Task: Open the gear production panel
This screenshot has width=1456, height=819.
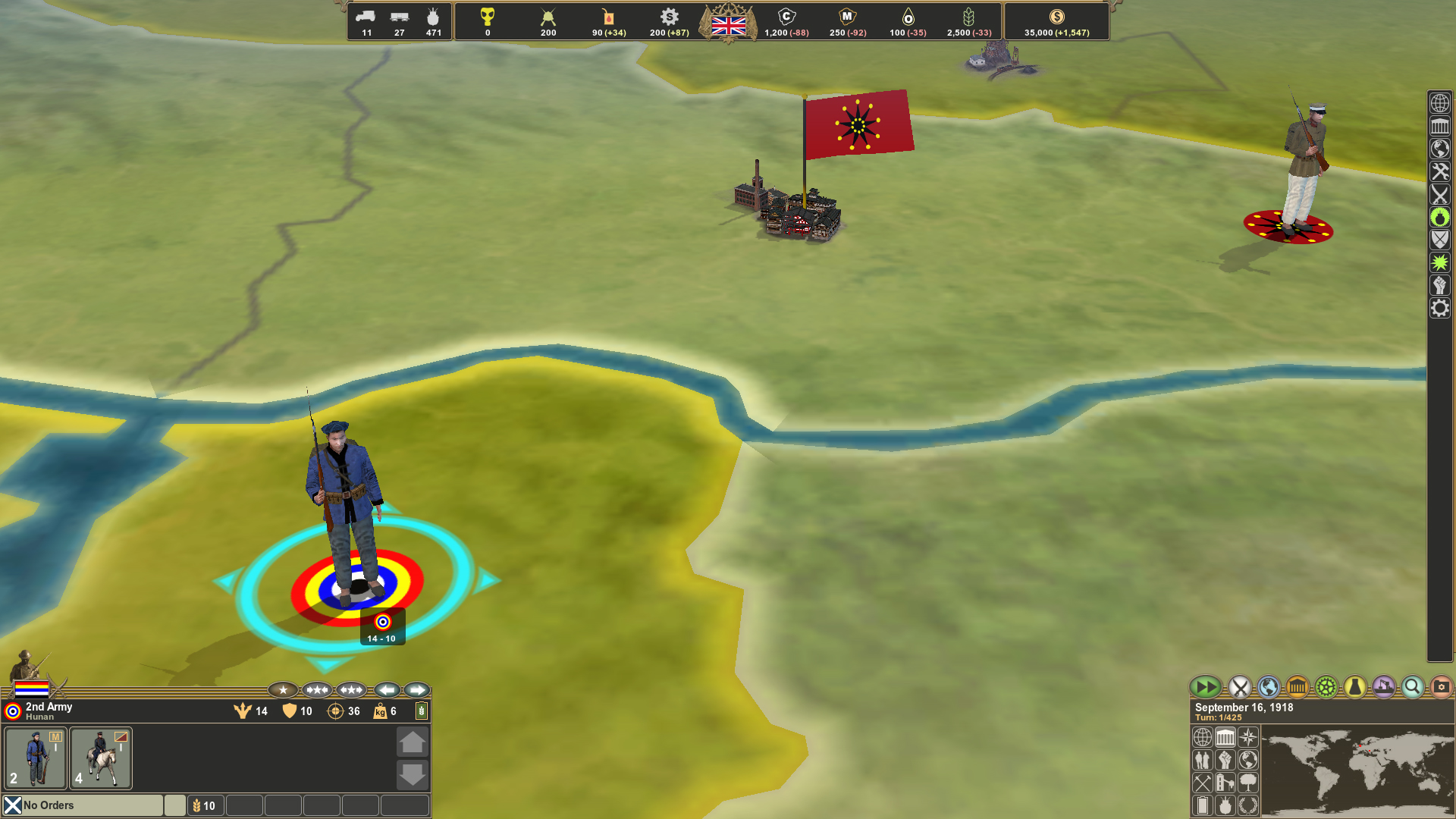Action: (x=1325, y=687)
